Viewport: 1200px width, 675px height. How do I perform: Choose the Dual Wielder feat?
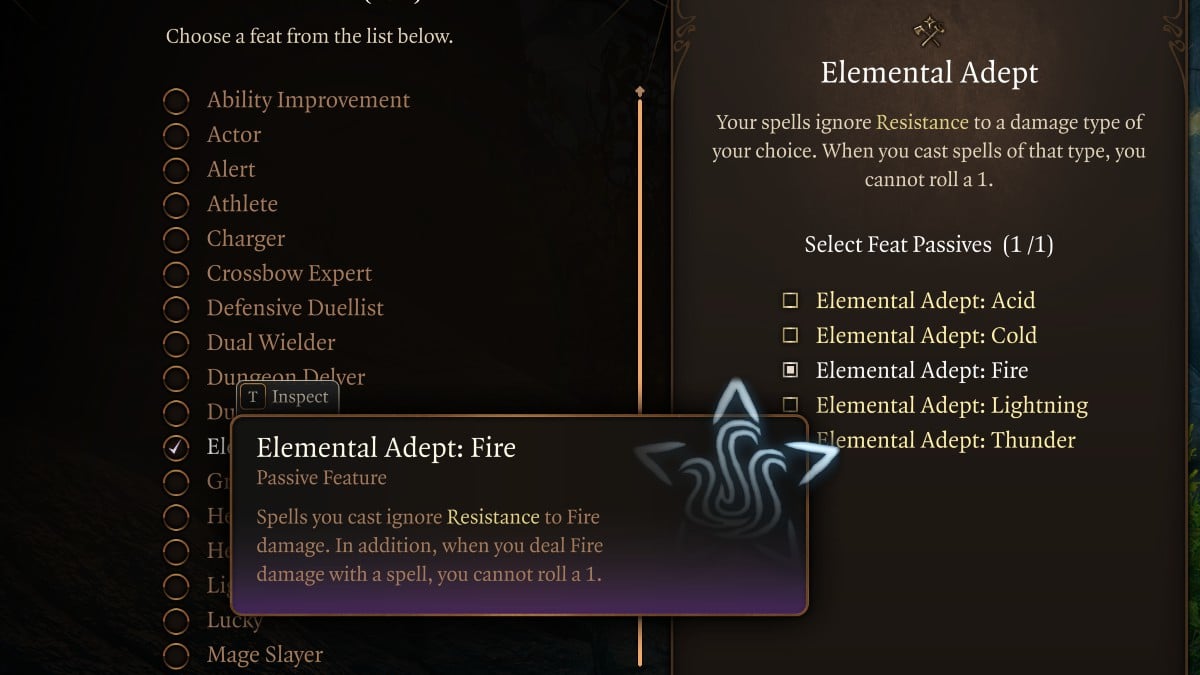pos(176,343)
